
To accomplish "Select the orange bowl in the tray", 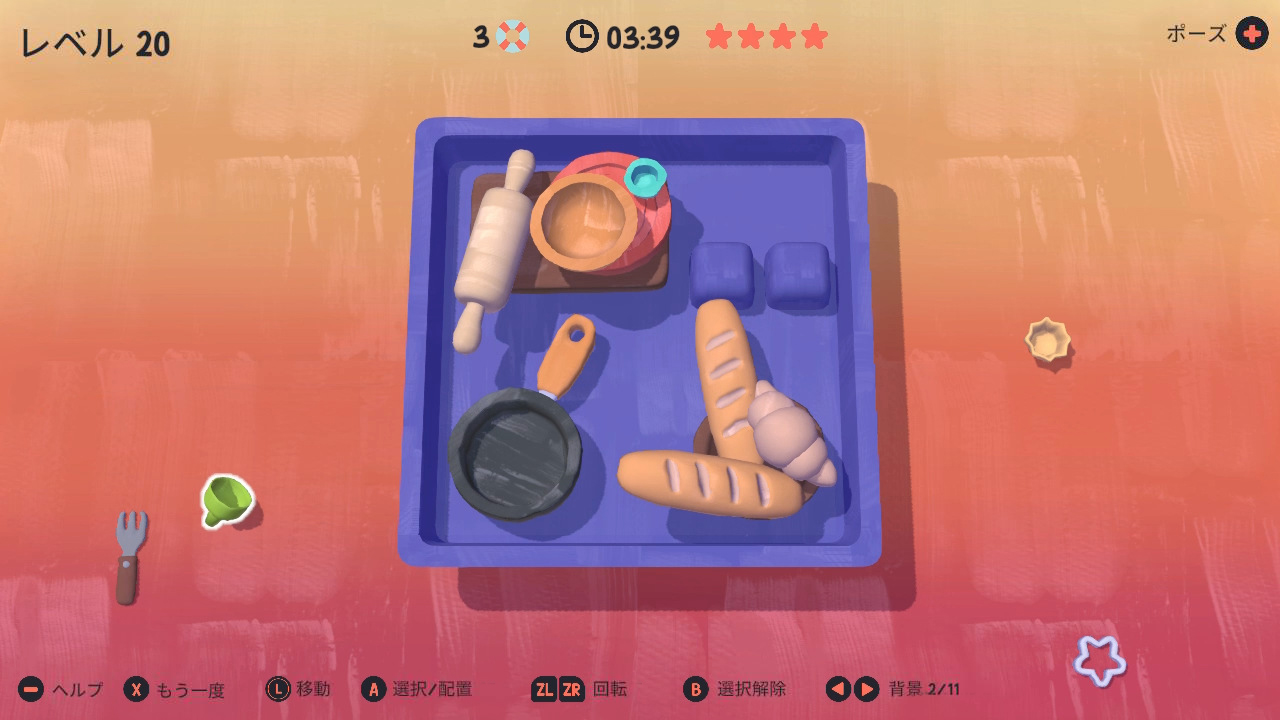I will [583, 222].
